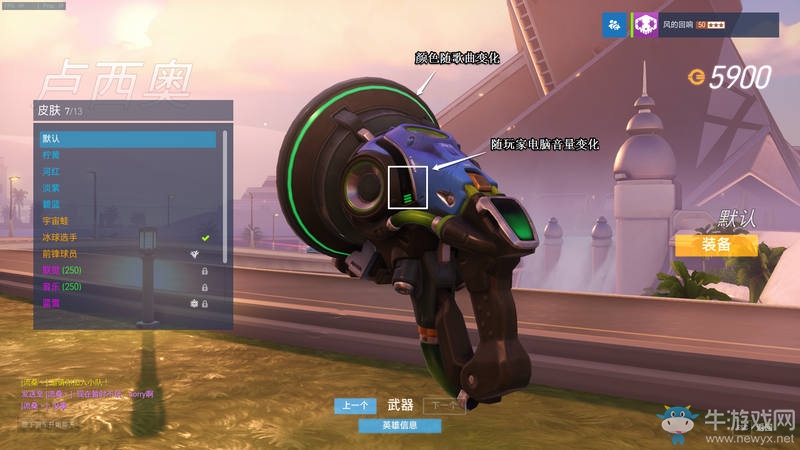
Task: Open the blue social group icon
Action: point(614,25)
